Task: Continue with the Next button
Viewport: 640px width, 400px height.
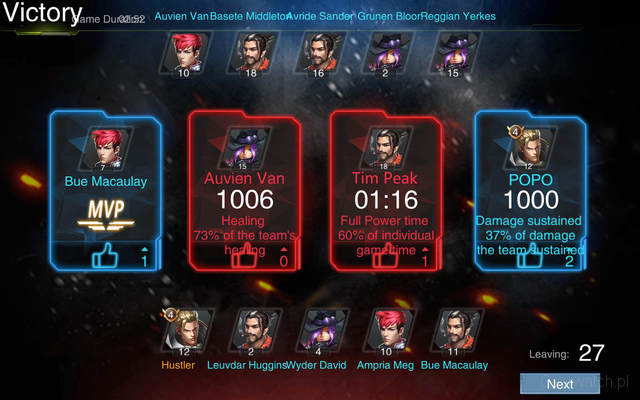Action: coord(560,384)
